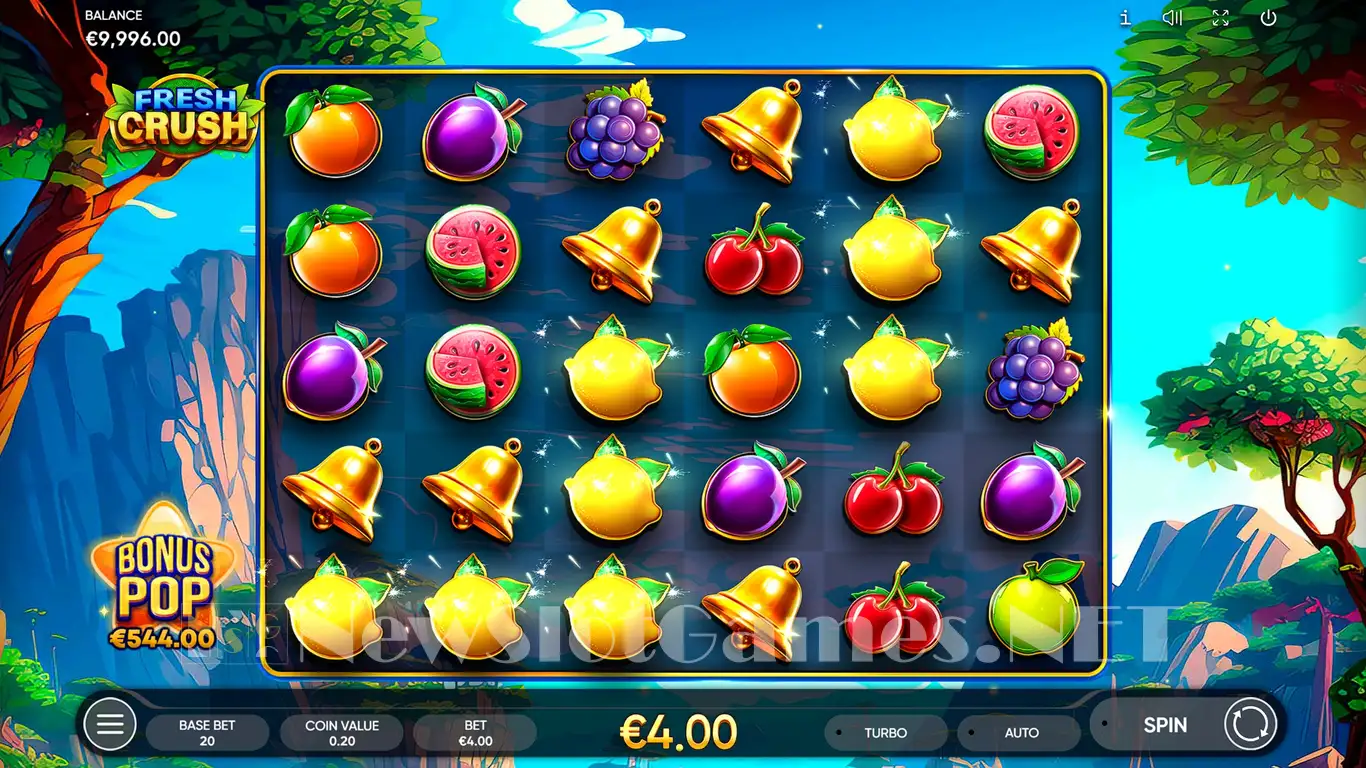
Task: Toggle the sound speaker icon
Action: click(x=1172, y=18)
